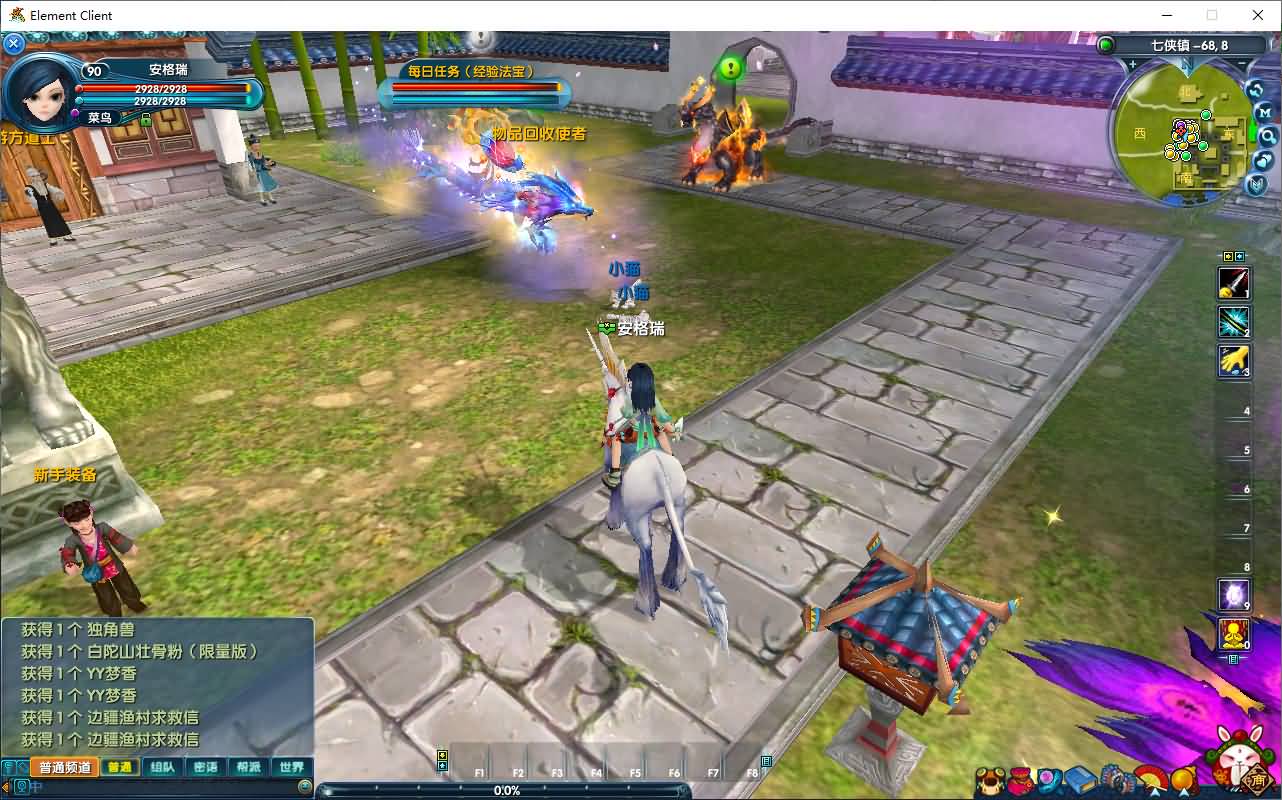Close the Element Client window

(x=1258, y=15)
